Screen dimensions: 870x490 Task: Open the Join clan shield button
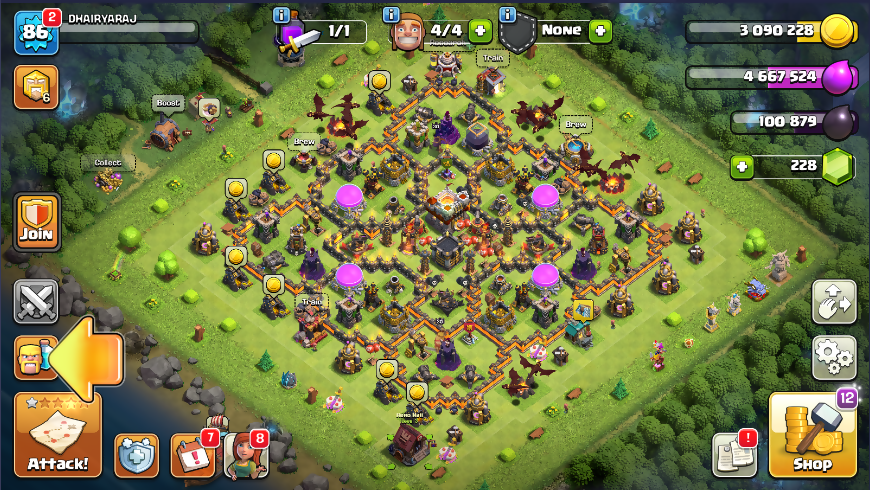(x=37, y=222)
